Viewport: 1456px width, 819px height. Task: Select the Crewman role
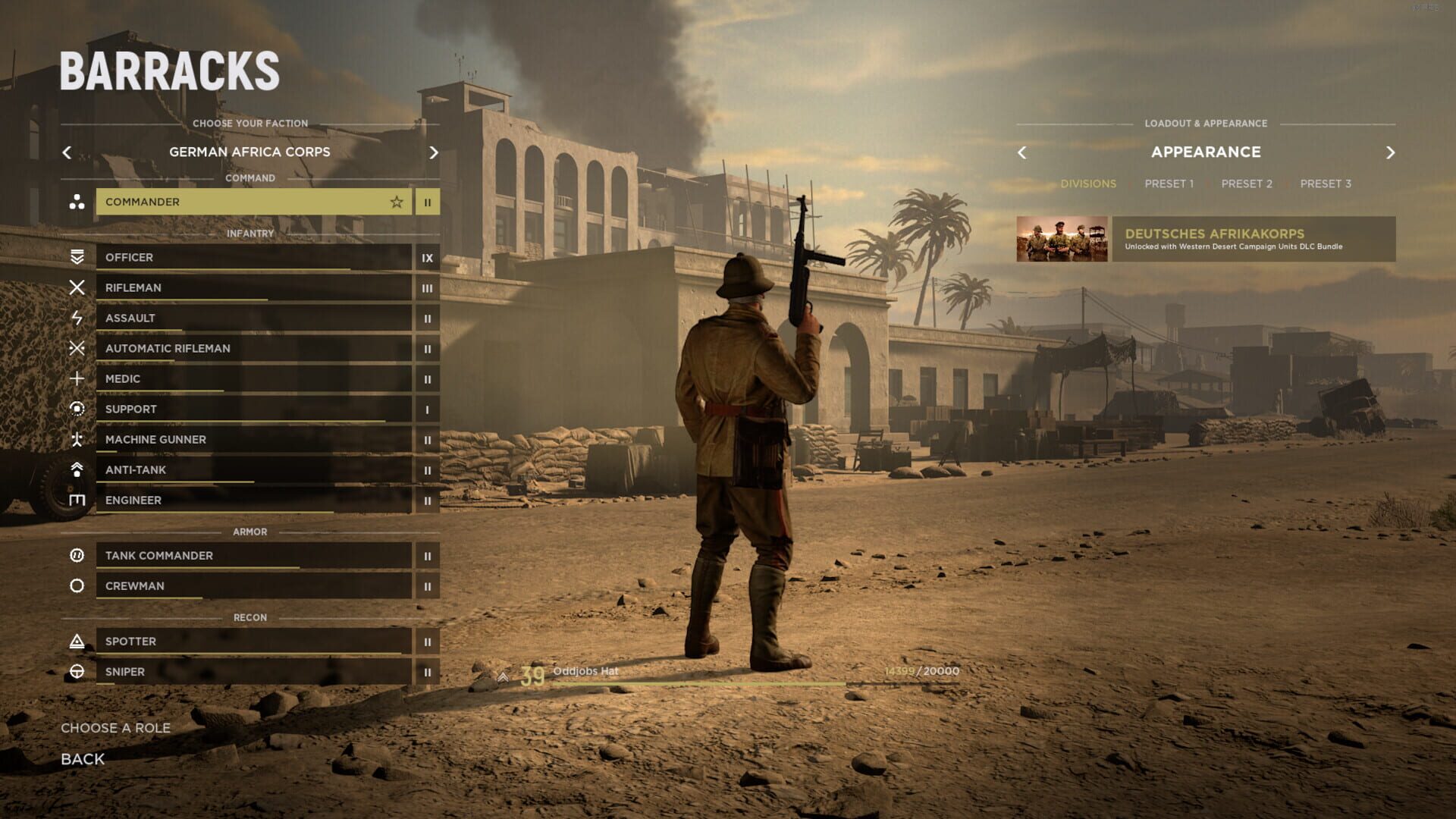(x=250, y=585)
